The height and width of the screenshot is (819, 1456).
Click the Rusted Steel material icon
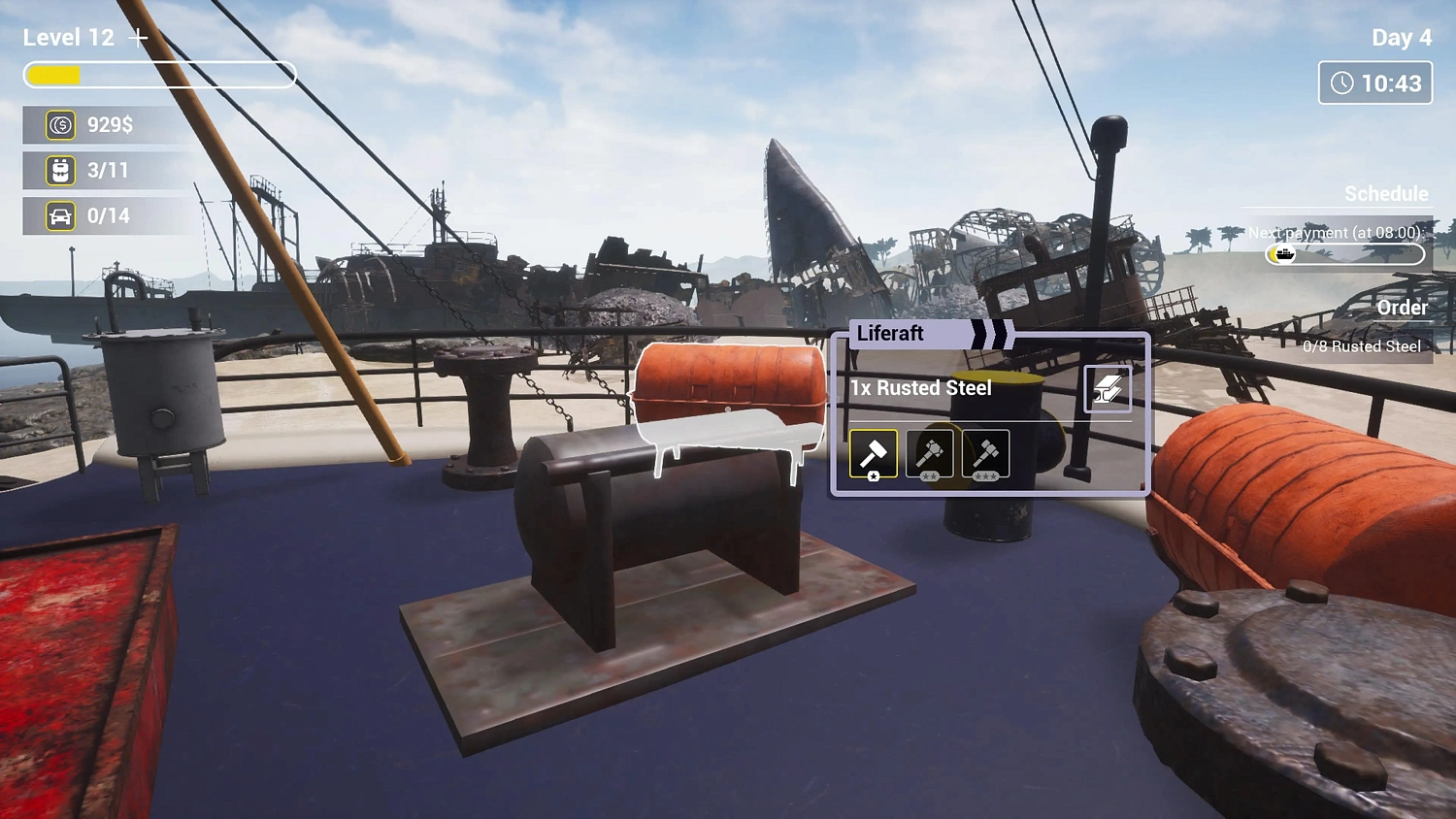pos(1109,387)
